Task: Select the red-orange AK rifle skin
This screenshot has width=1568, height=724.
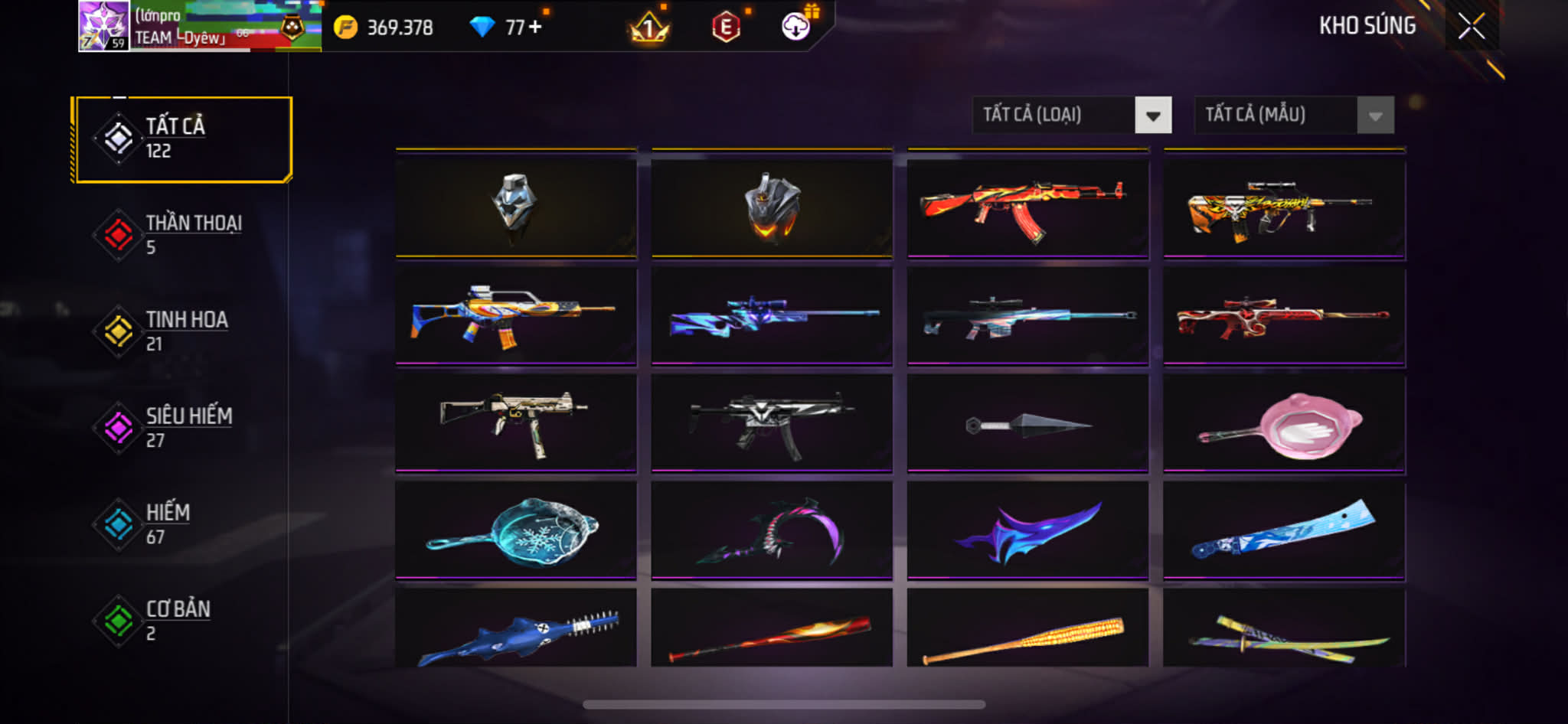Action: pos(1027,207)
